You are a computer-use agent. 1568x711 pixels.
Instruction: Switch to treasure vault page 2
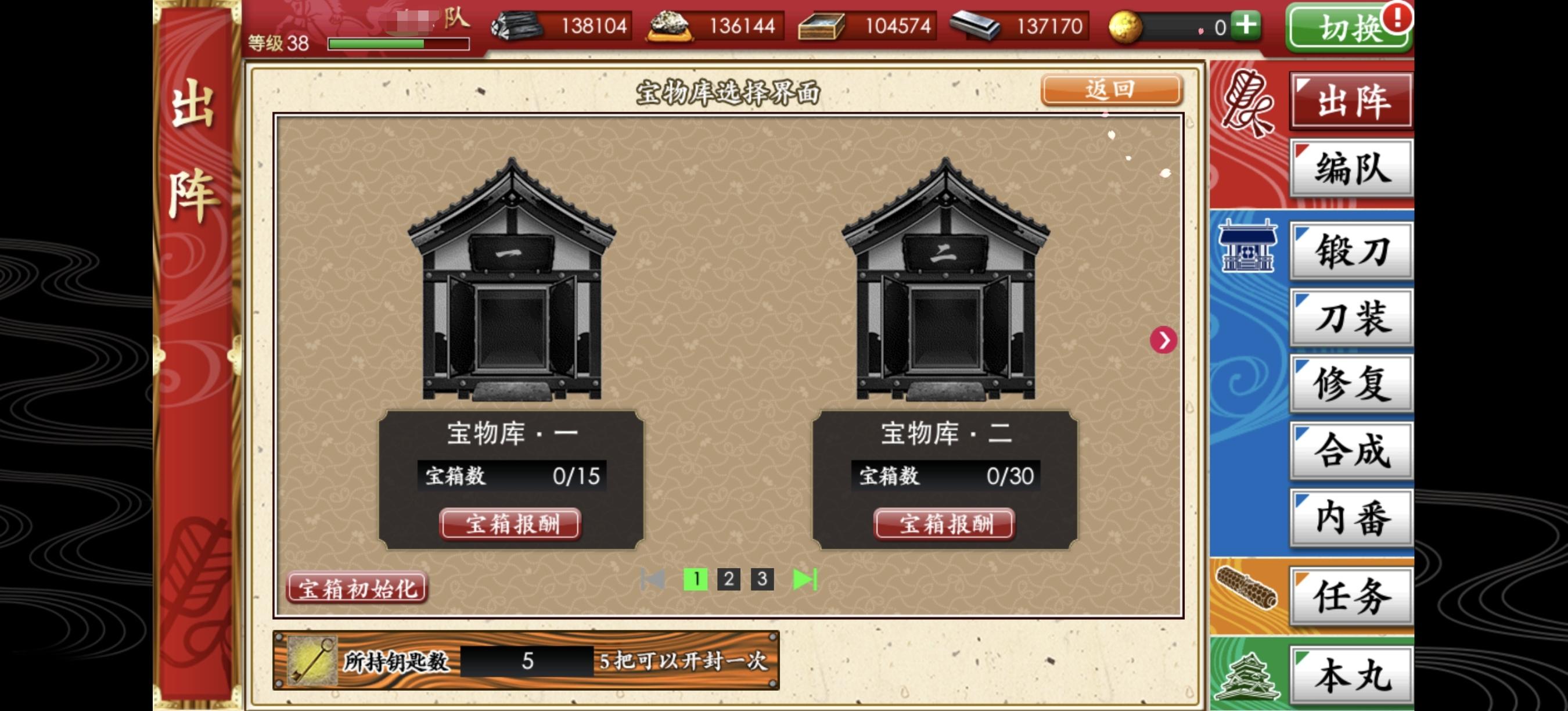point(728,580)
